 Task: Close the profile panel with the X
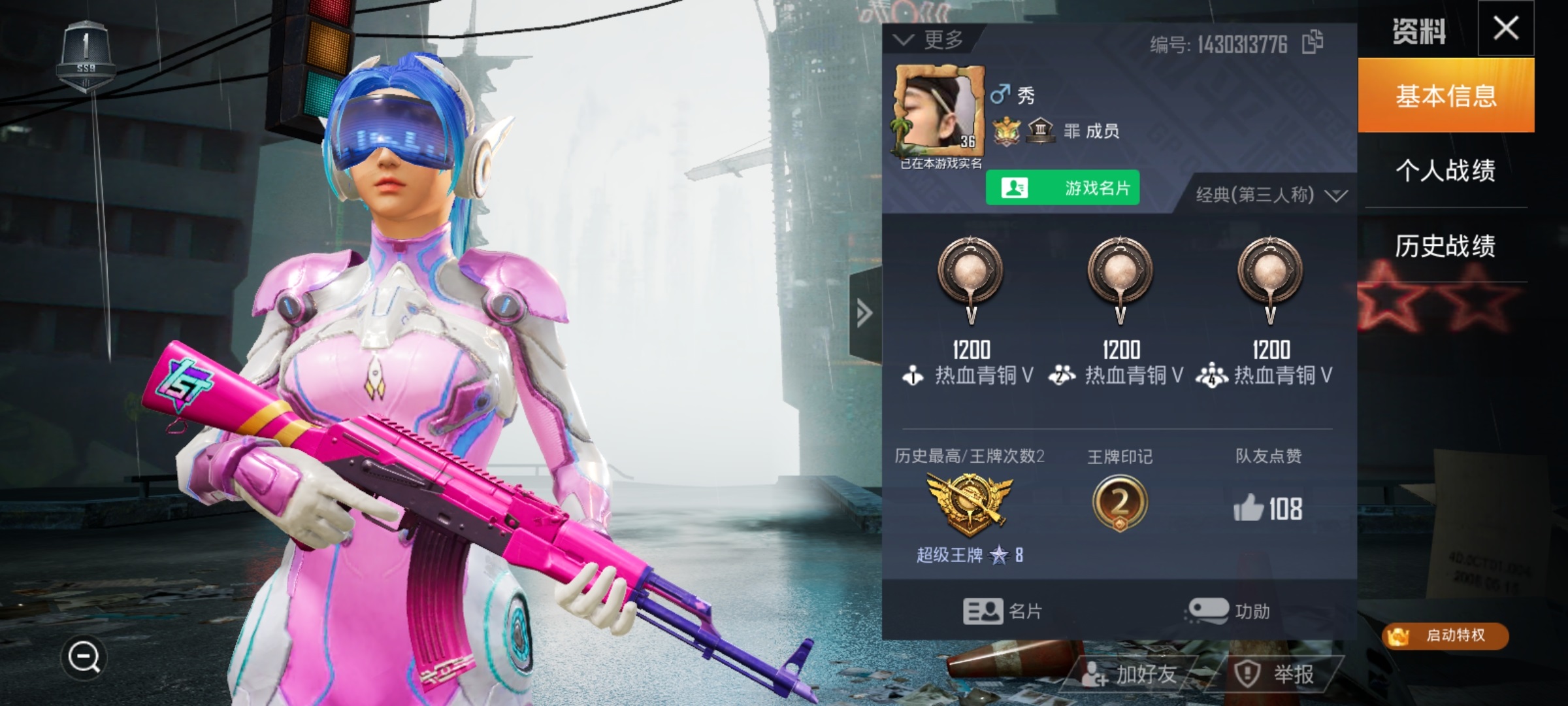[1506, 29]
